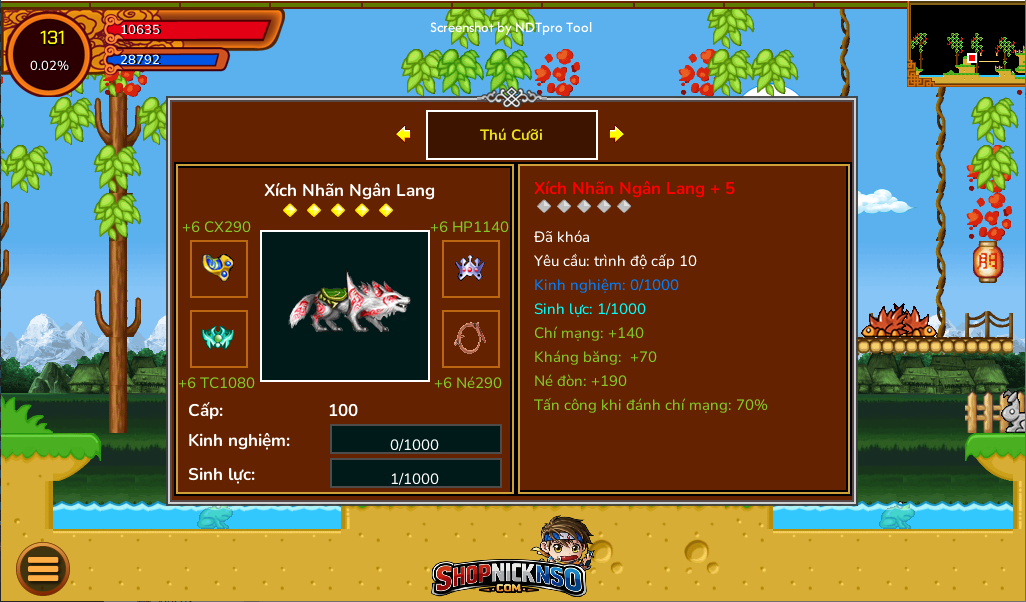This screenshot has width=1026, height=602.
Task: Select the blue and gold saddle equipment slot
Action: point(219,268)
